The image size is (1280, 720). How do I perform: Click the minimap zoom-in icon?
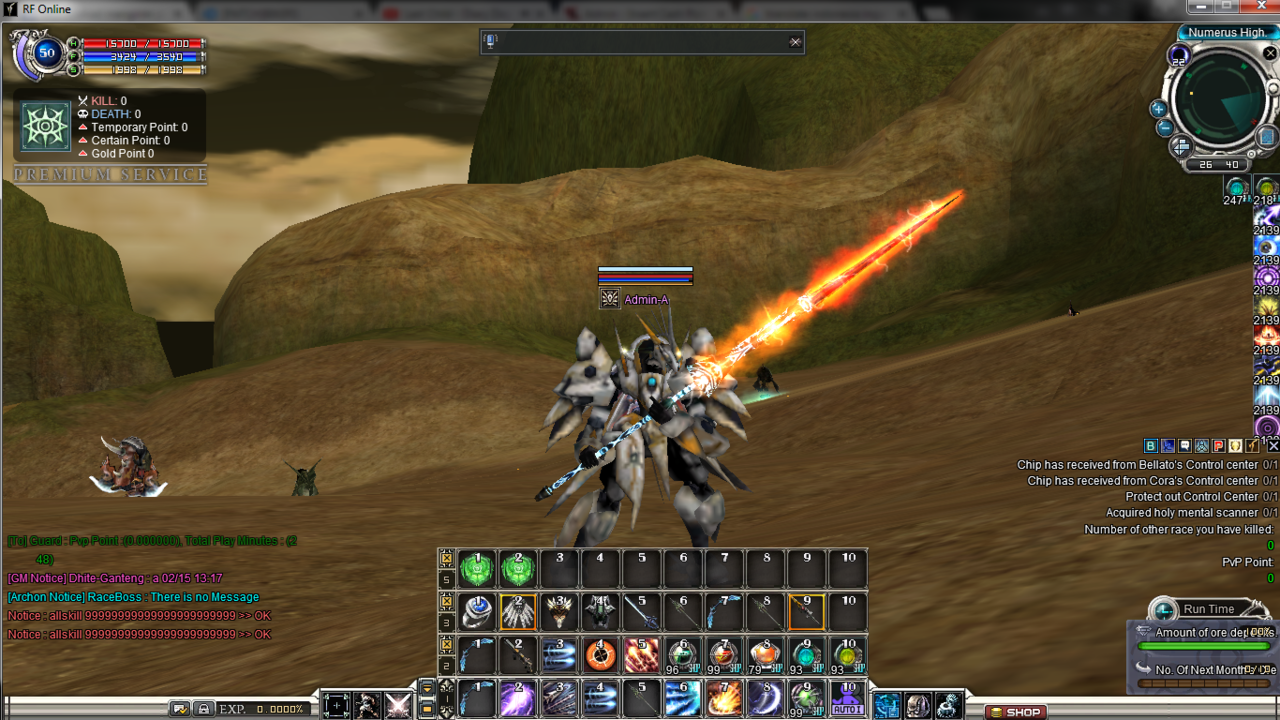(1158, 110)
